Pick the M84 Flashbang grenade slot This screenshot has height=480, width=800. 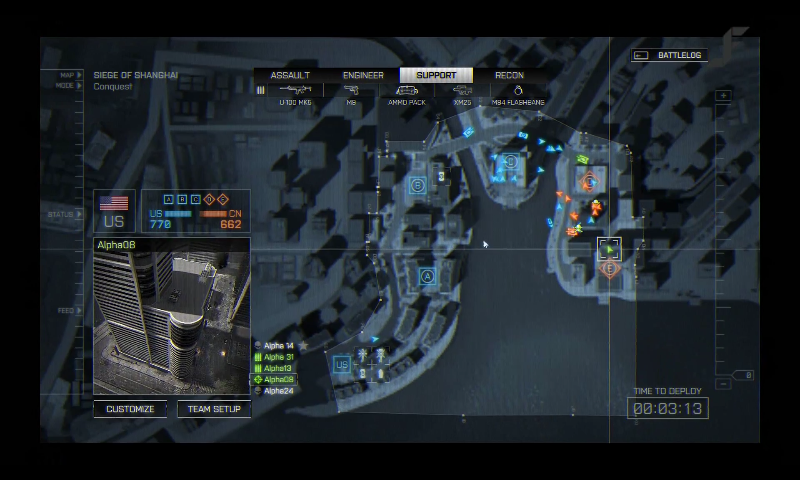518,94
